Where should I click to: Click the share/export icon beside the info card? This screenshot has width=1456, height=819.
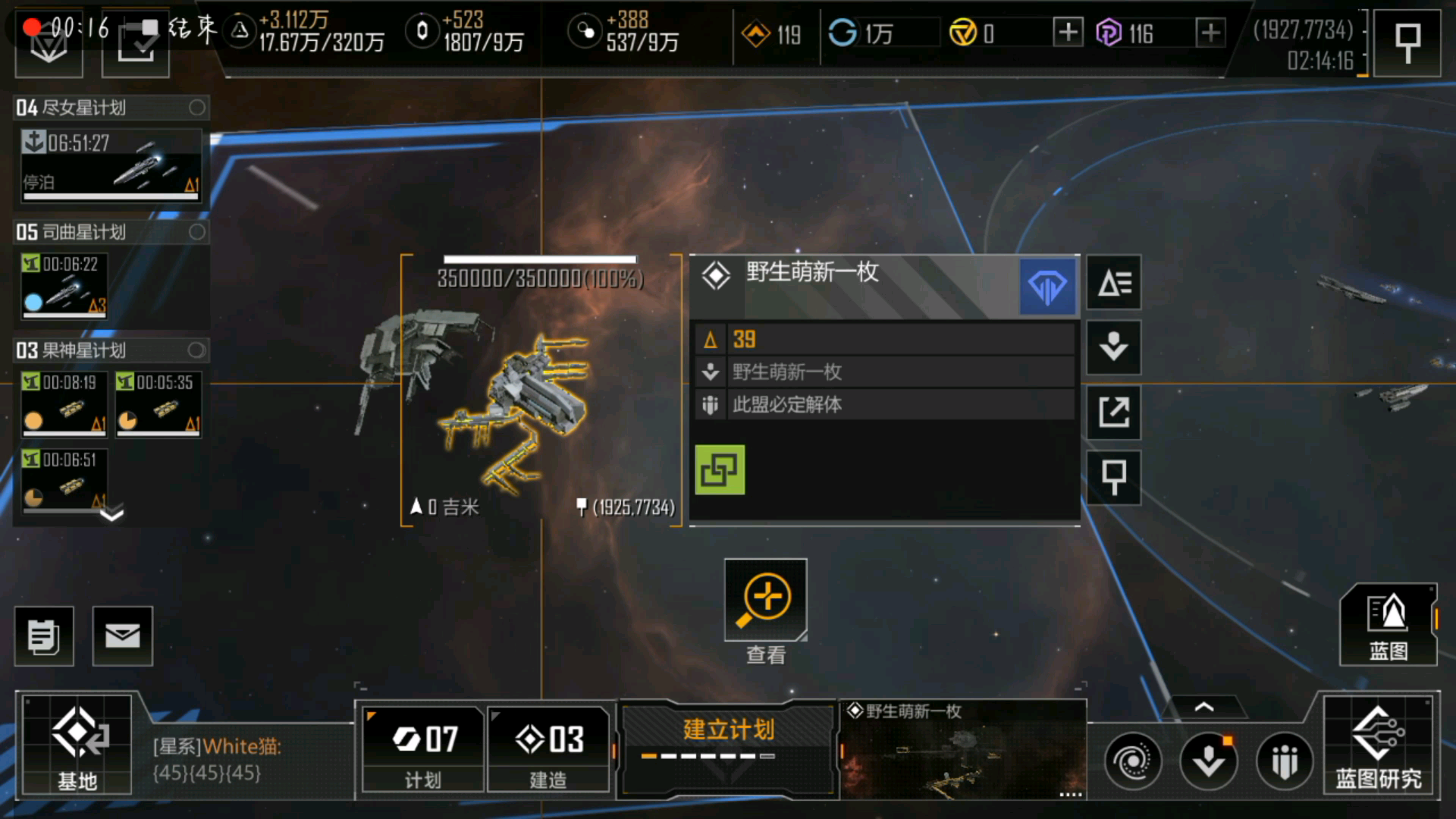pos(1113,414)
